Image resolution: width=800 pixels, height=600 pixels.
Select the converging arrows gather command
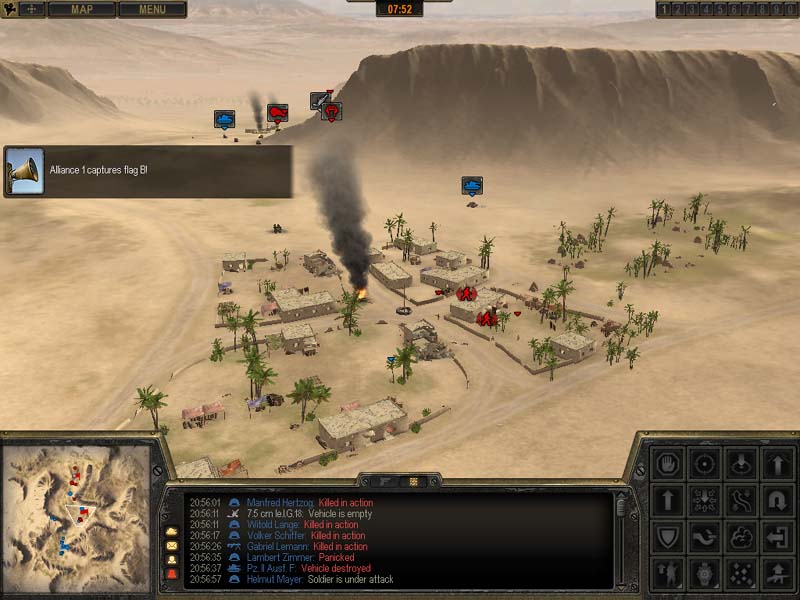pos(705,500)
